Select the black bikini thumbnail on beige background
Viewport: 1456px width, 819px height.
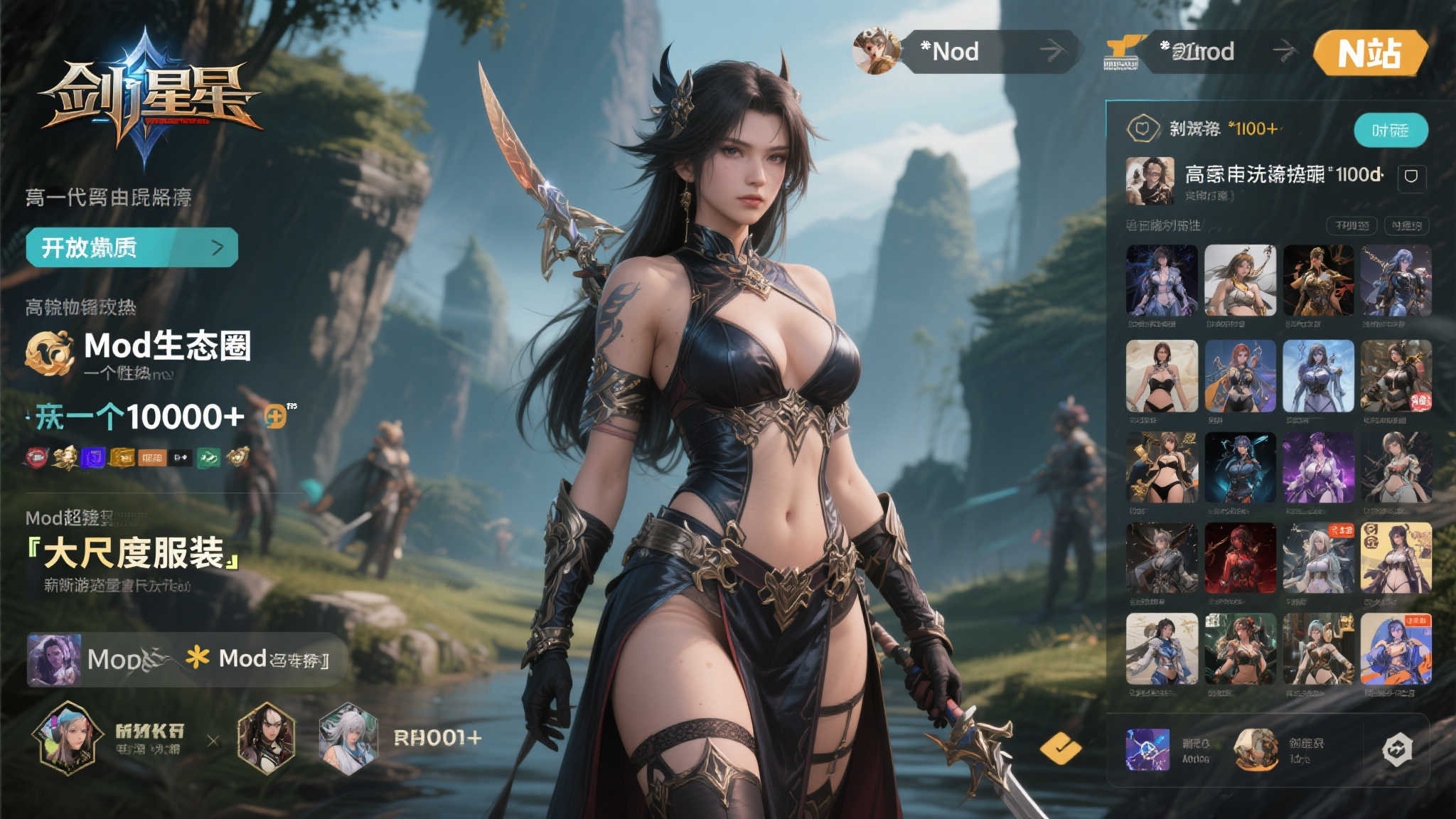pos(1162,376)
